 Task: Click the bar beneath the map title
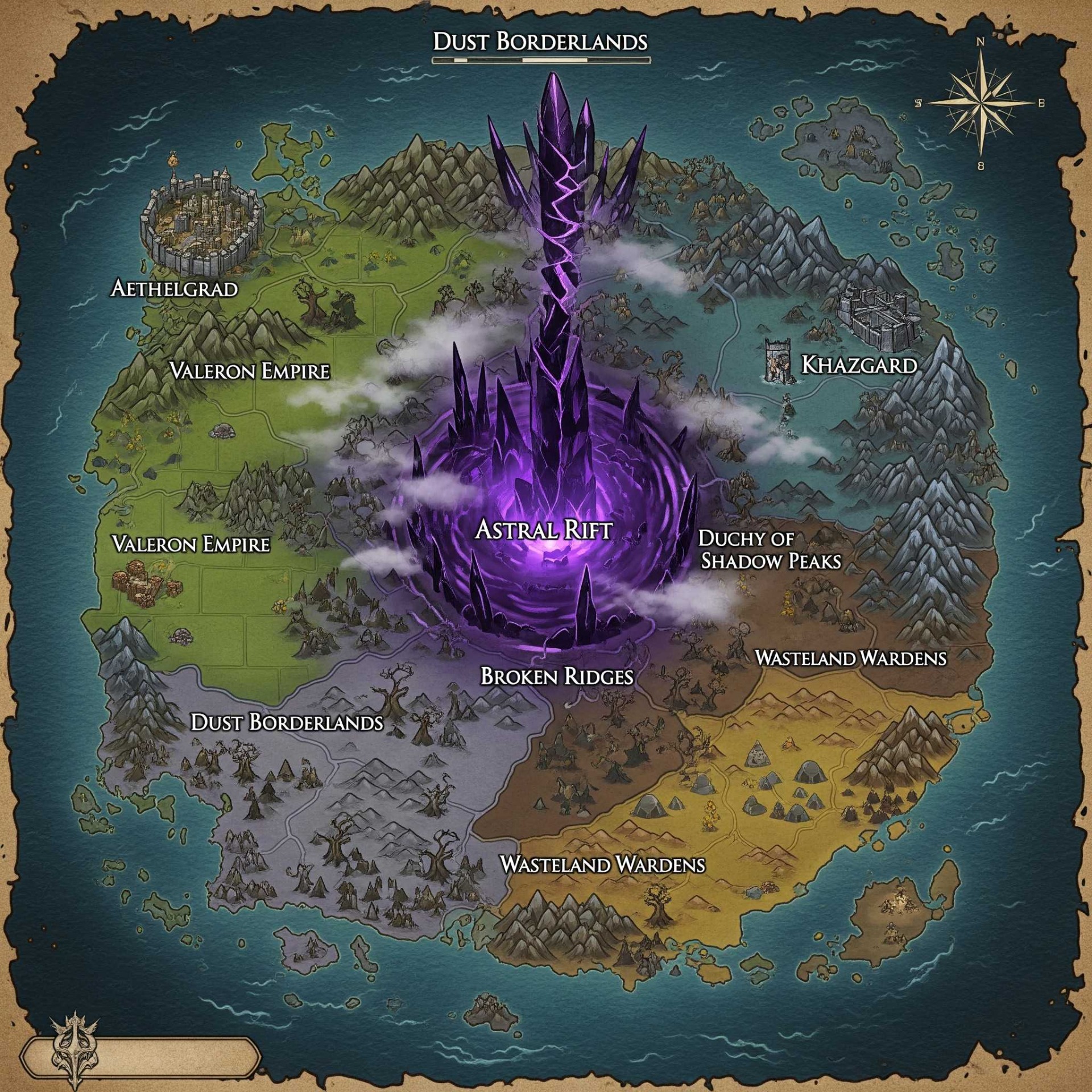click(541, 60)
